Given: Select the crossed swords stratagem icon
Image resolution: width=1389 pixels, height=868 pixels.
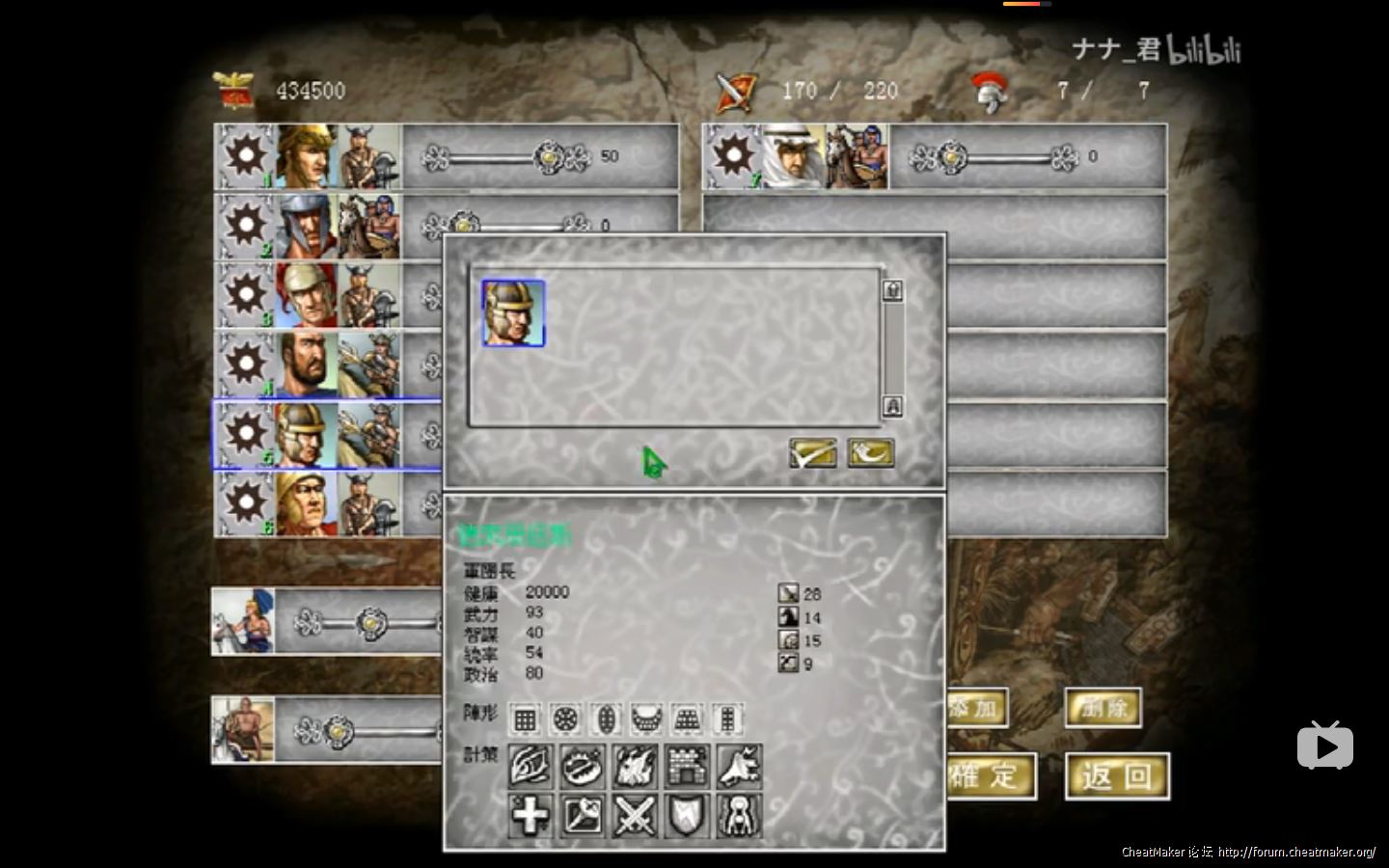Looking at the screenshot, I should pos(635,816).
